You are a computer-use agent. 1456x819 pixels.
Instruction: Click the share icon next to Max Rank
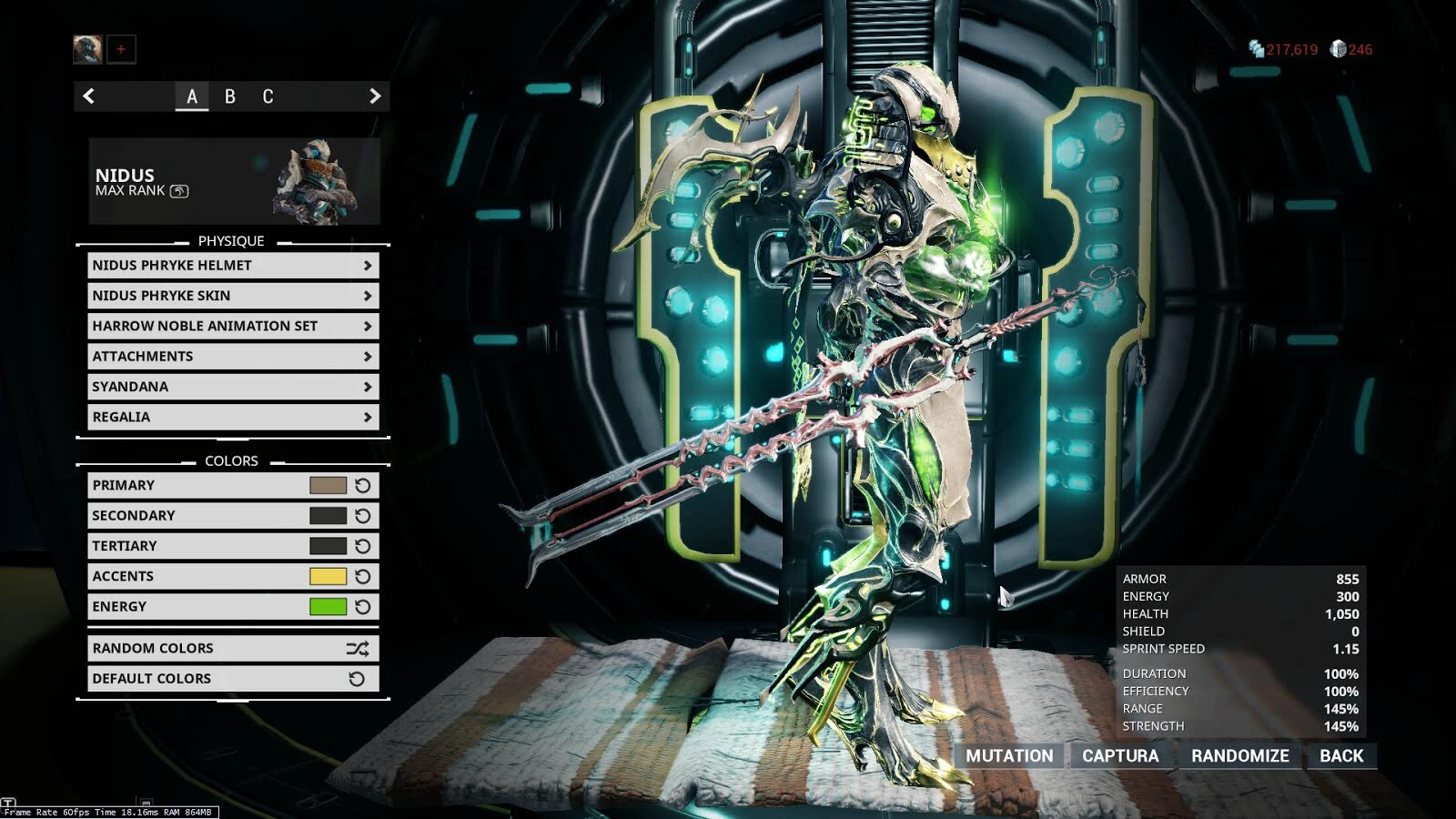[179, 190]
